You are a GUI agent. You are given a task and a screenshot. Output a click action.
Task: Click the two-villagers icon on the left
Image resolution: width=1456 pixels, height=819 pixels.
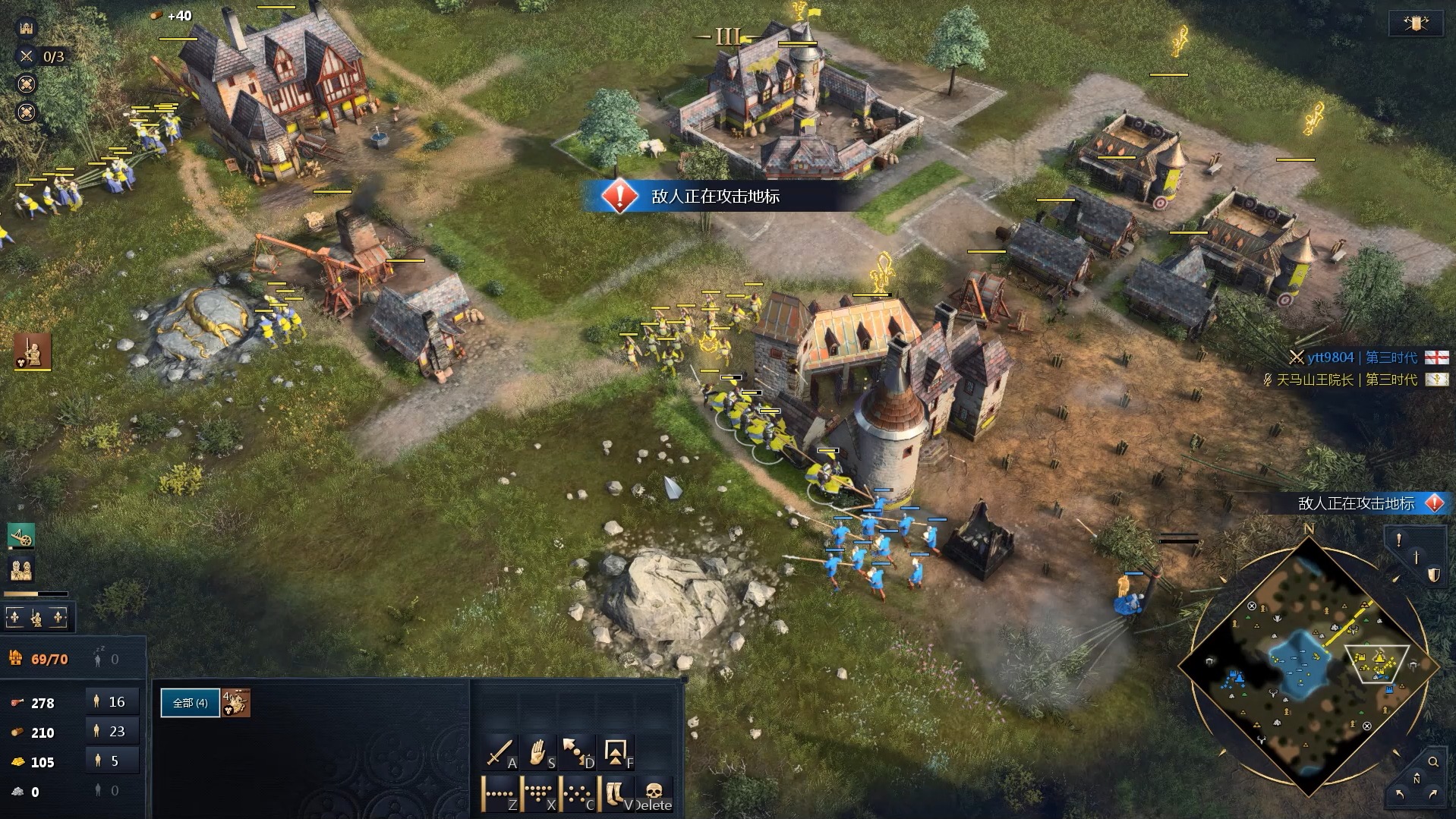point(21,569)
